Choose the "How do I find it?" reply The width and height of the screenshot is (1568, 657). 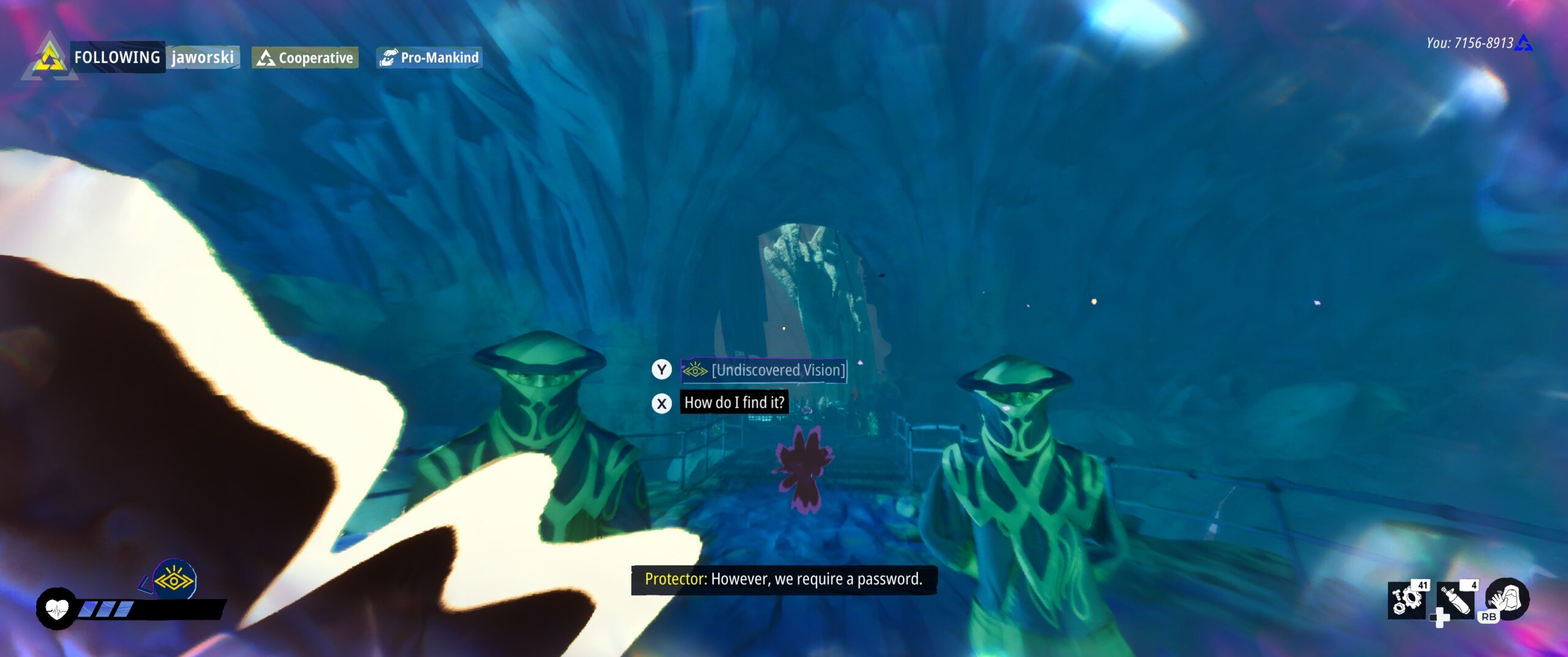tap(734, 403)
